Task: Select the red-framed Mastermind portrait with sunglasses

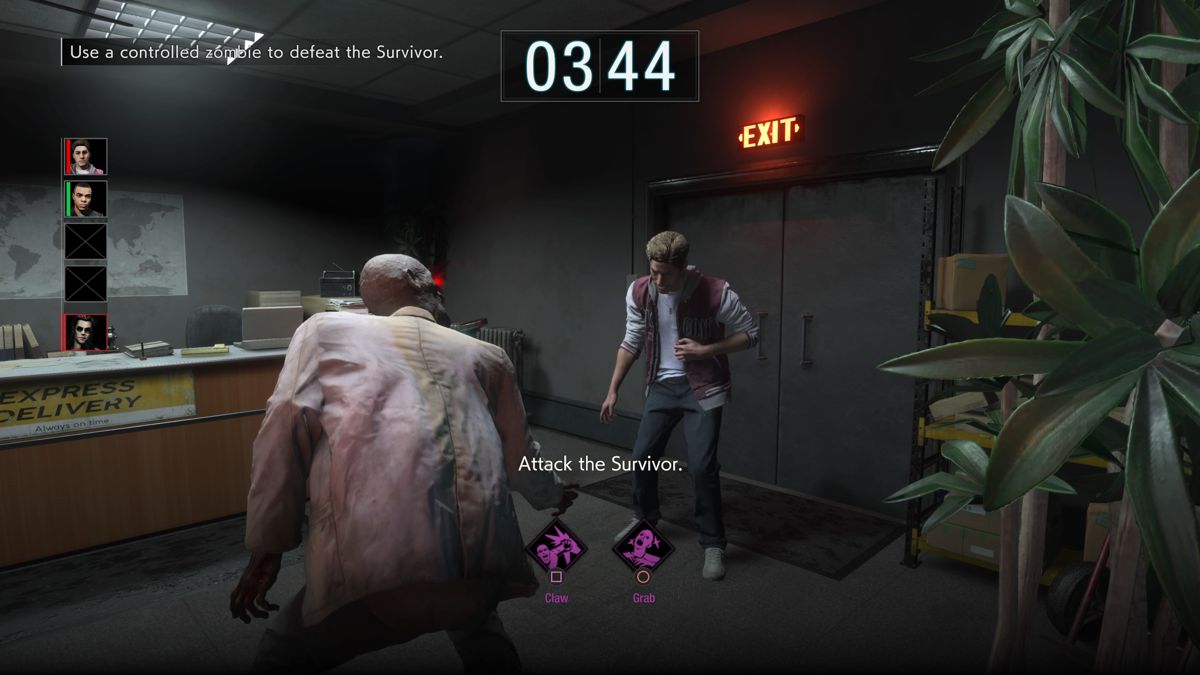Action: (86, 332)
